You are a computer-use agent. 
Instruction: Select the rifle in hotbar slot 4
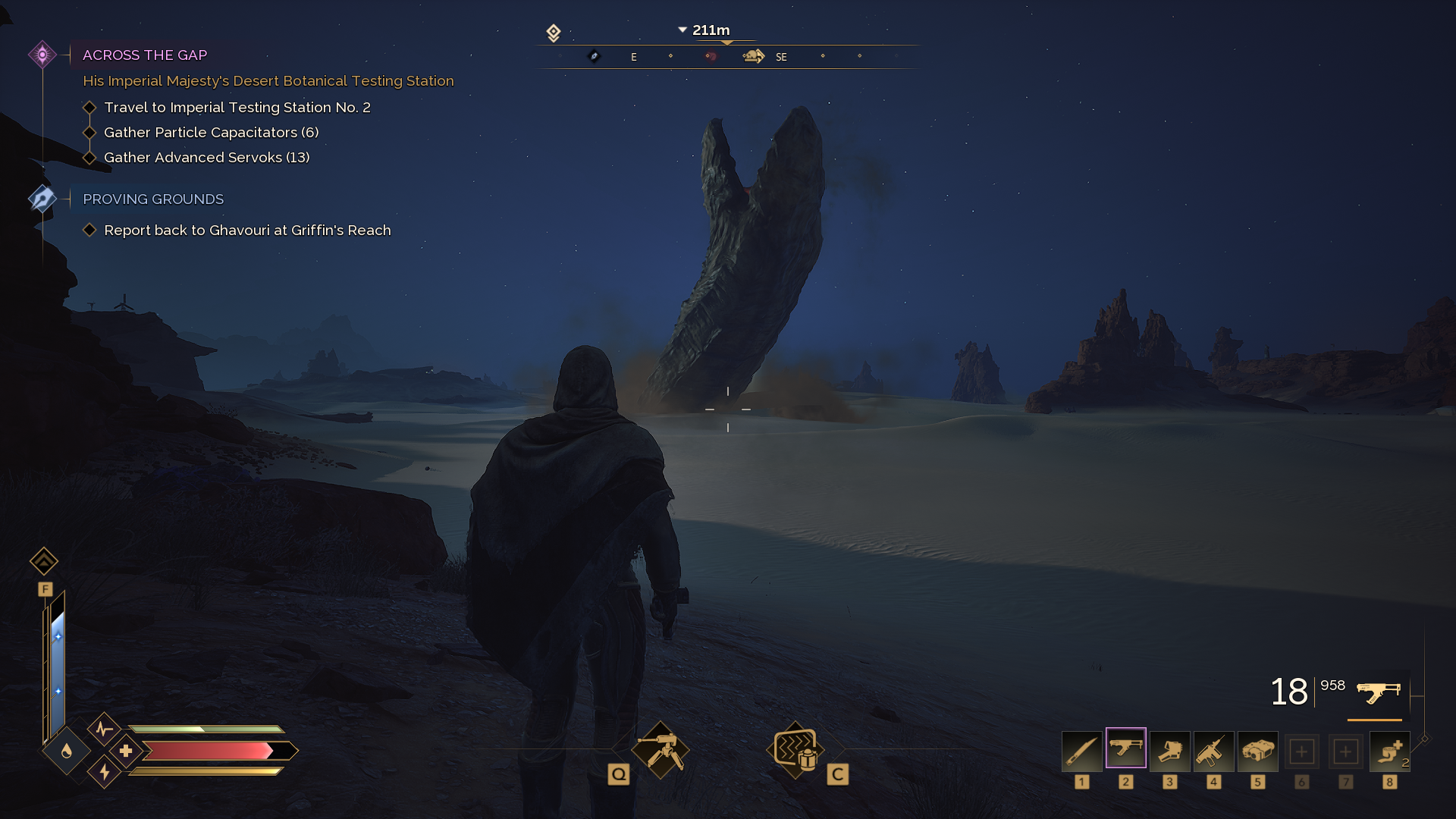[x=1213, y=751]
